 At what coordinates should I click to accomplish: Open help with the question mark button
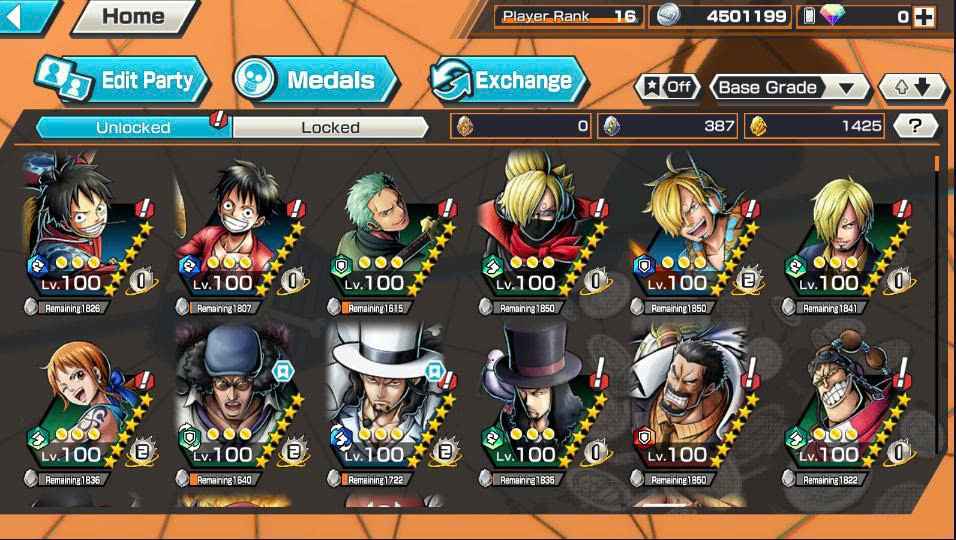pos(914,125)
